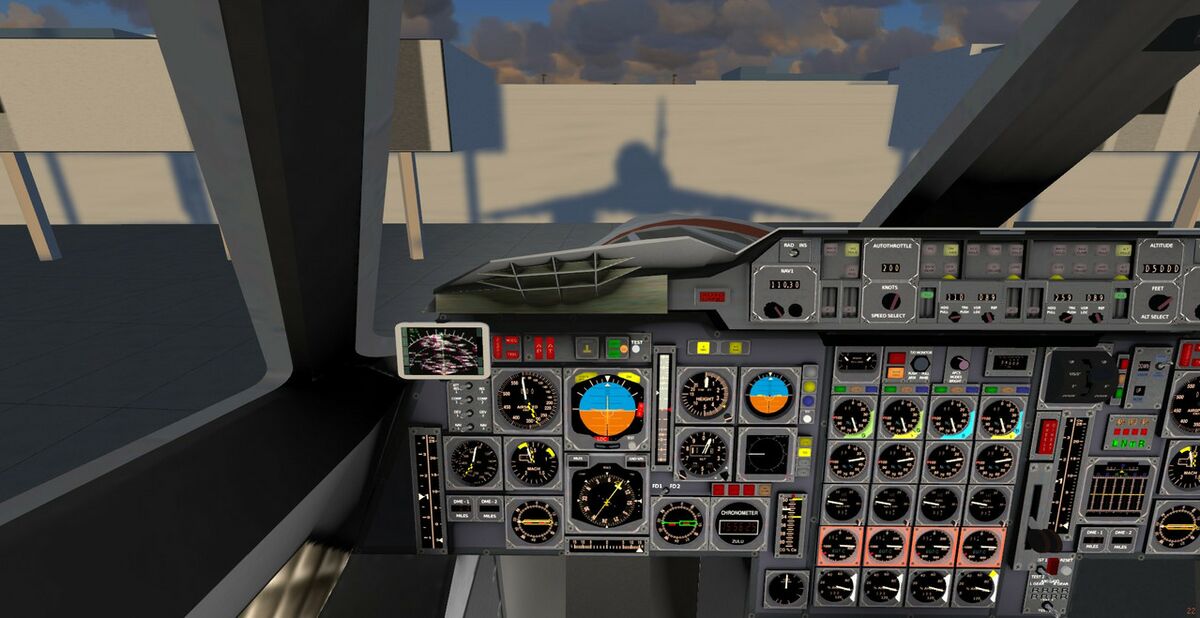Click the left NAV1 tuning knob

pos(773,310)
